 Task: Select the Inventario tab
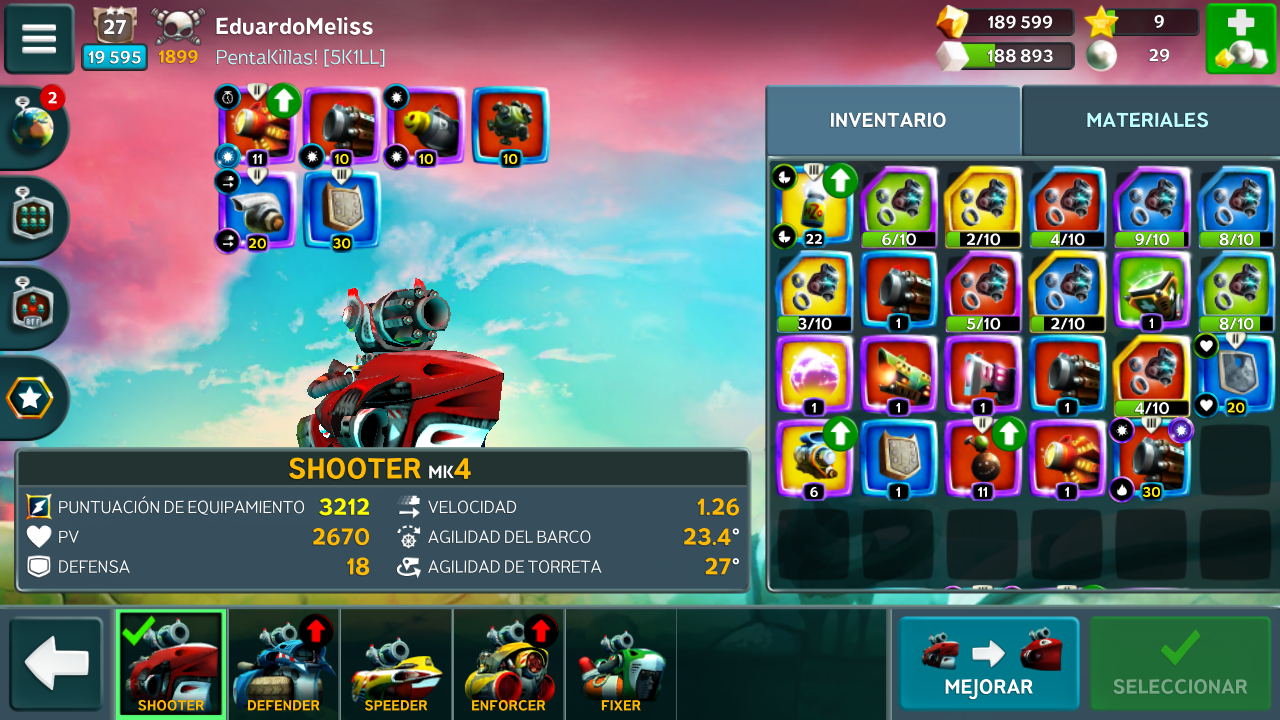888,120
